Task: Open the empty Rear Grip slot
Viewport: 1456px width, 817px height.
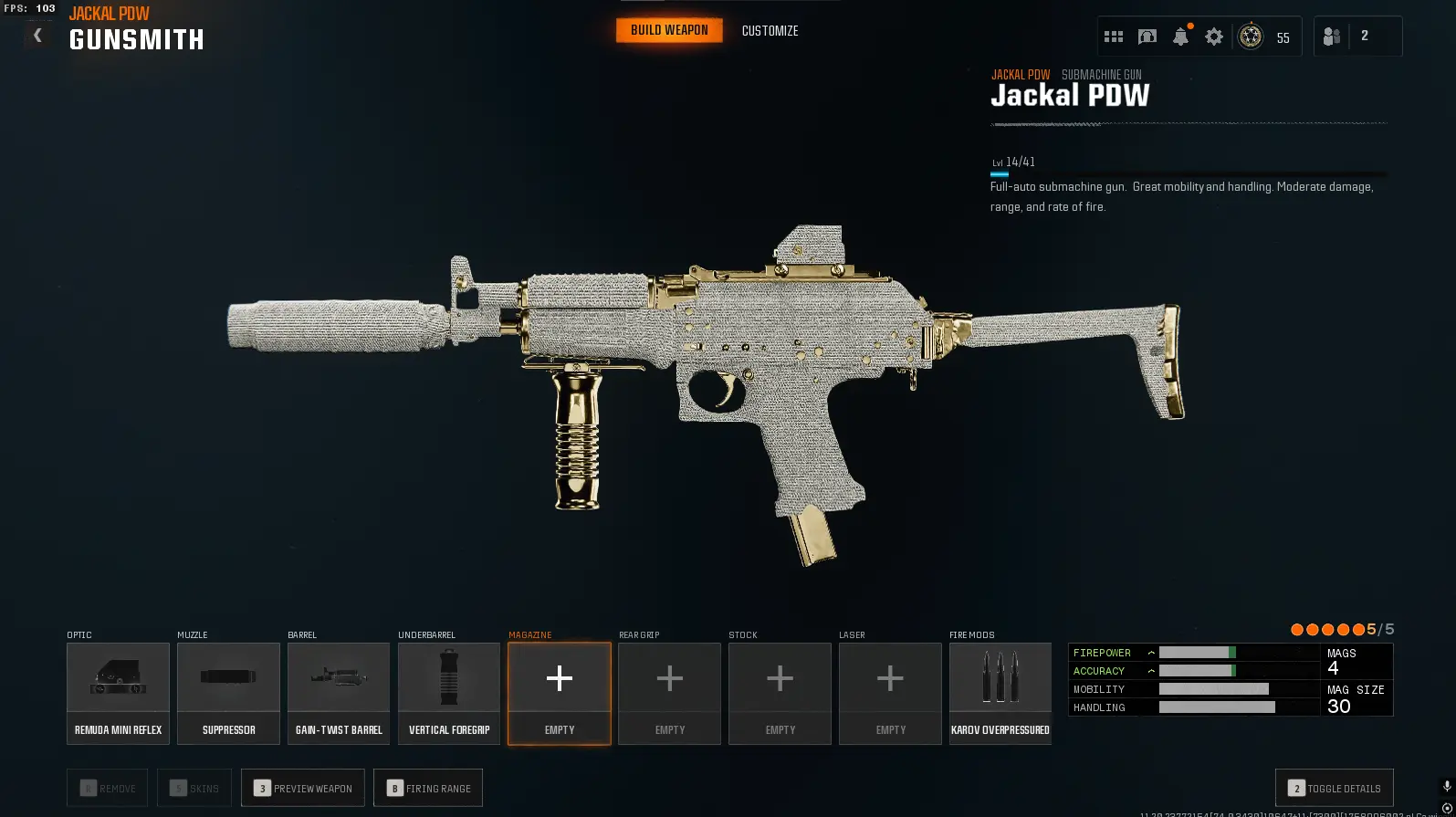Action: click(669, 693)
